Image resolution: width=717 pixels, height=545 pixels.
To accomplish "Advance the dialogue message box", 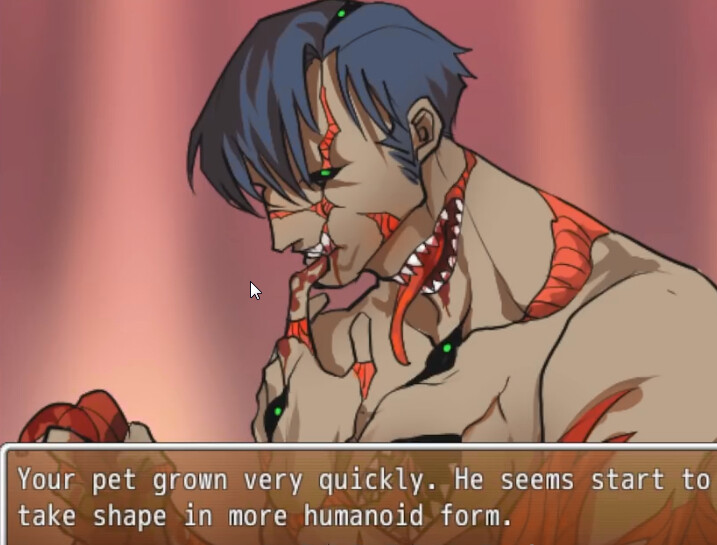I will 360,495.
